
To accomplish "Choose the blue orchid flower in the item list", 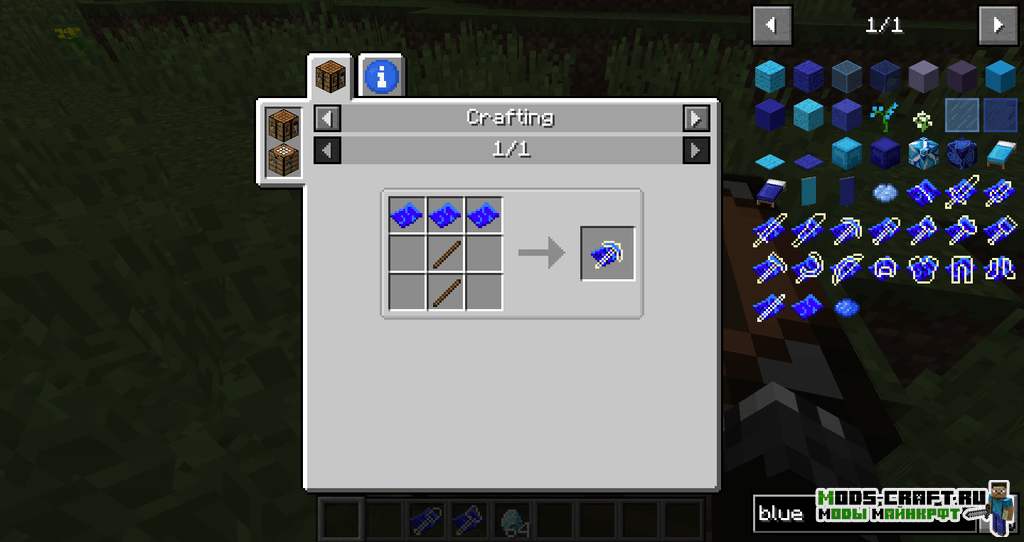I will point(884,116).
